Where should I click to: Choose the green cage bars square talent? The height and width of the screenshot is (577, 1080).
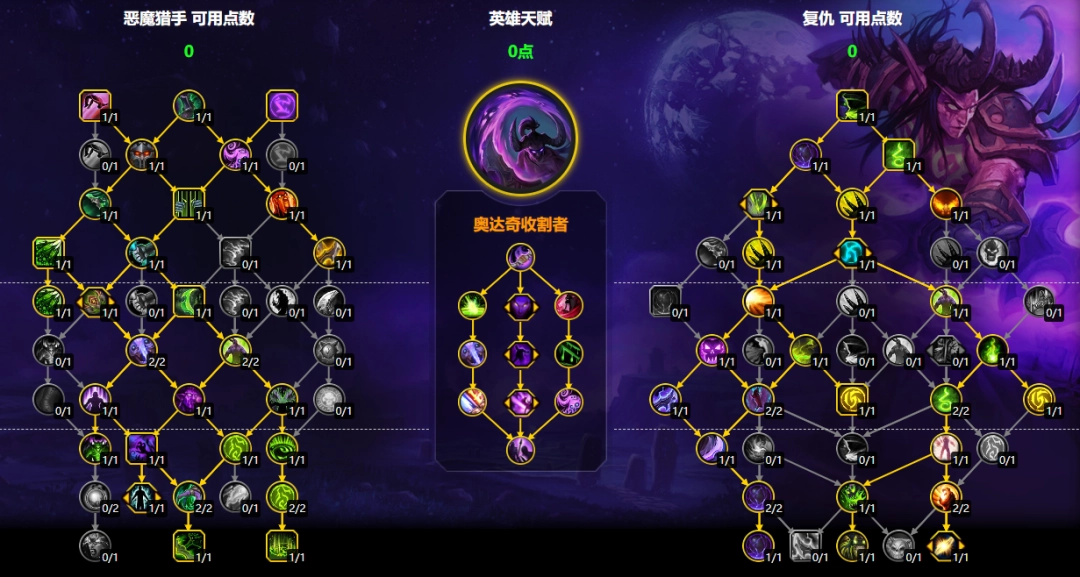click(188, 203)
